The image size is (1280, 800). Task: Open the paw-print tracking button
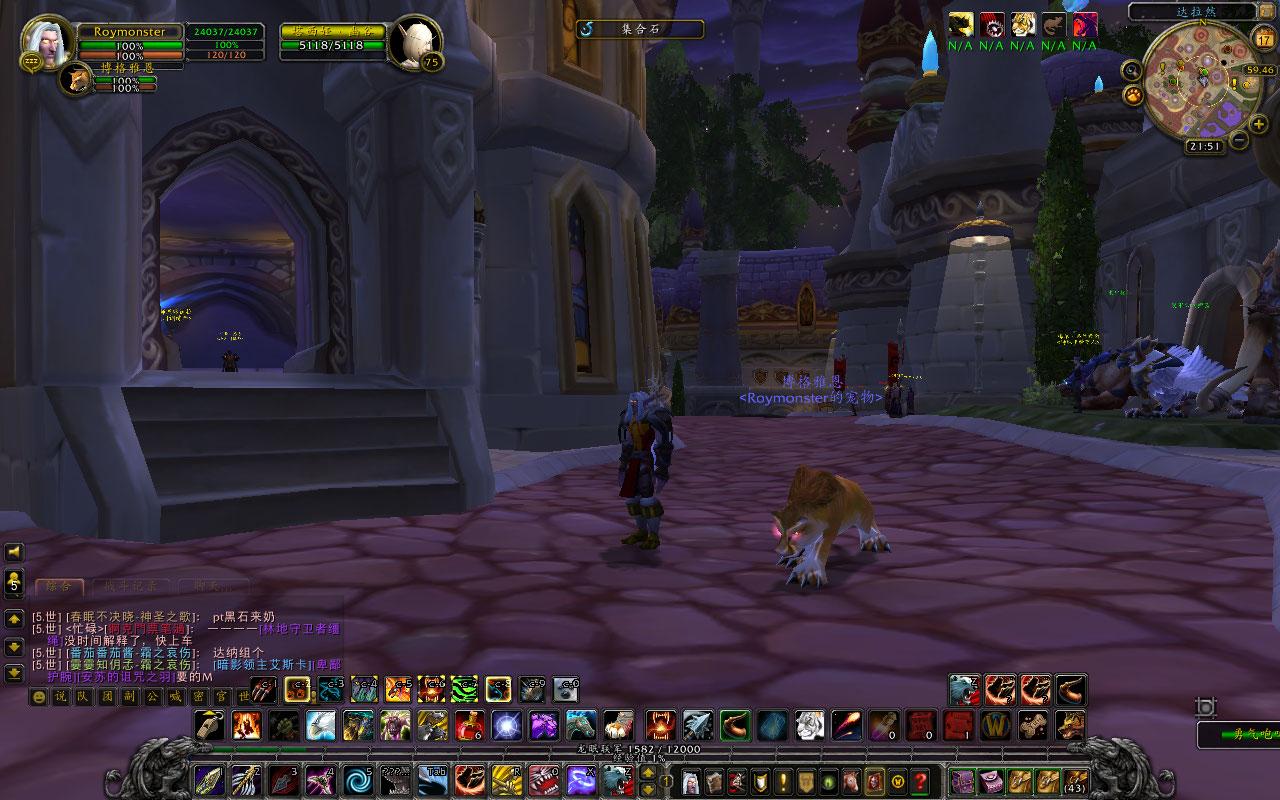click(x=1134, y=95)
